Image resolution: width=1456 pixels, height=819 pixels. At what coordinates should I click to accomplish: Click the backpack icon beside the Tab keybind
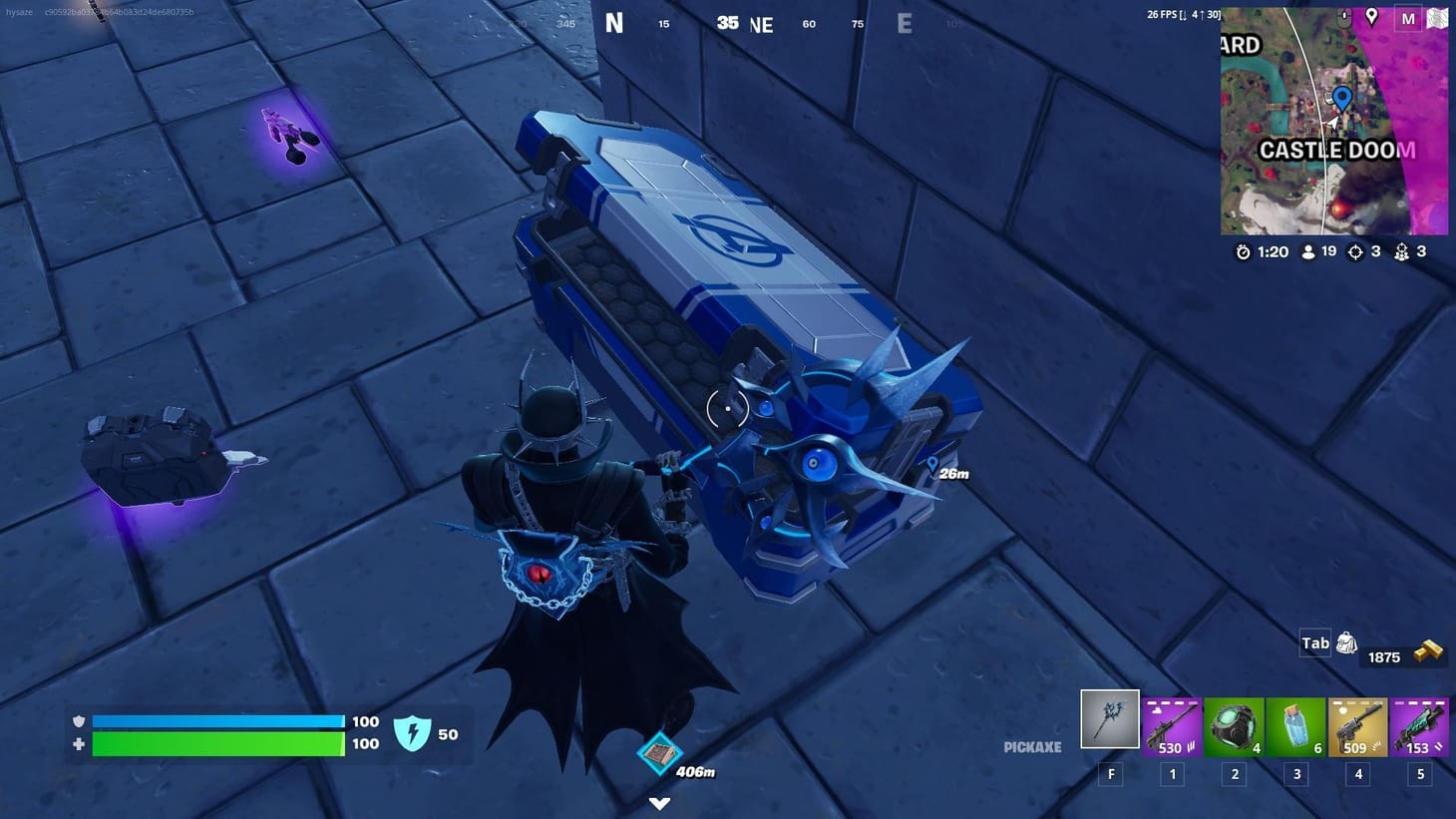(1346, 642)
